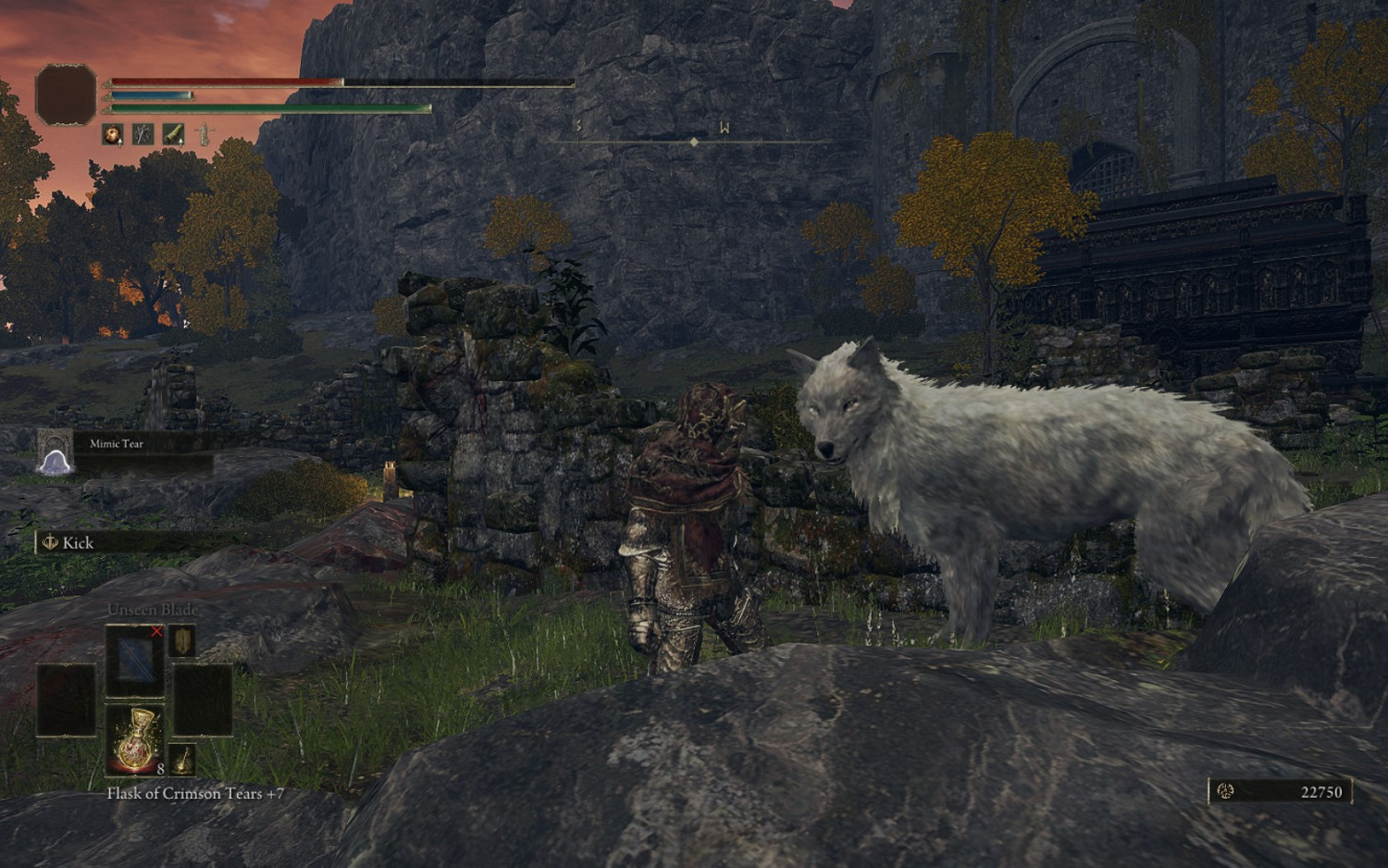Image resolution: width=1388 pixels, height=868 pixels.
Task: Click the Flask of Crimson Tears icon
Action: coord(135,738)
